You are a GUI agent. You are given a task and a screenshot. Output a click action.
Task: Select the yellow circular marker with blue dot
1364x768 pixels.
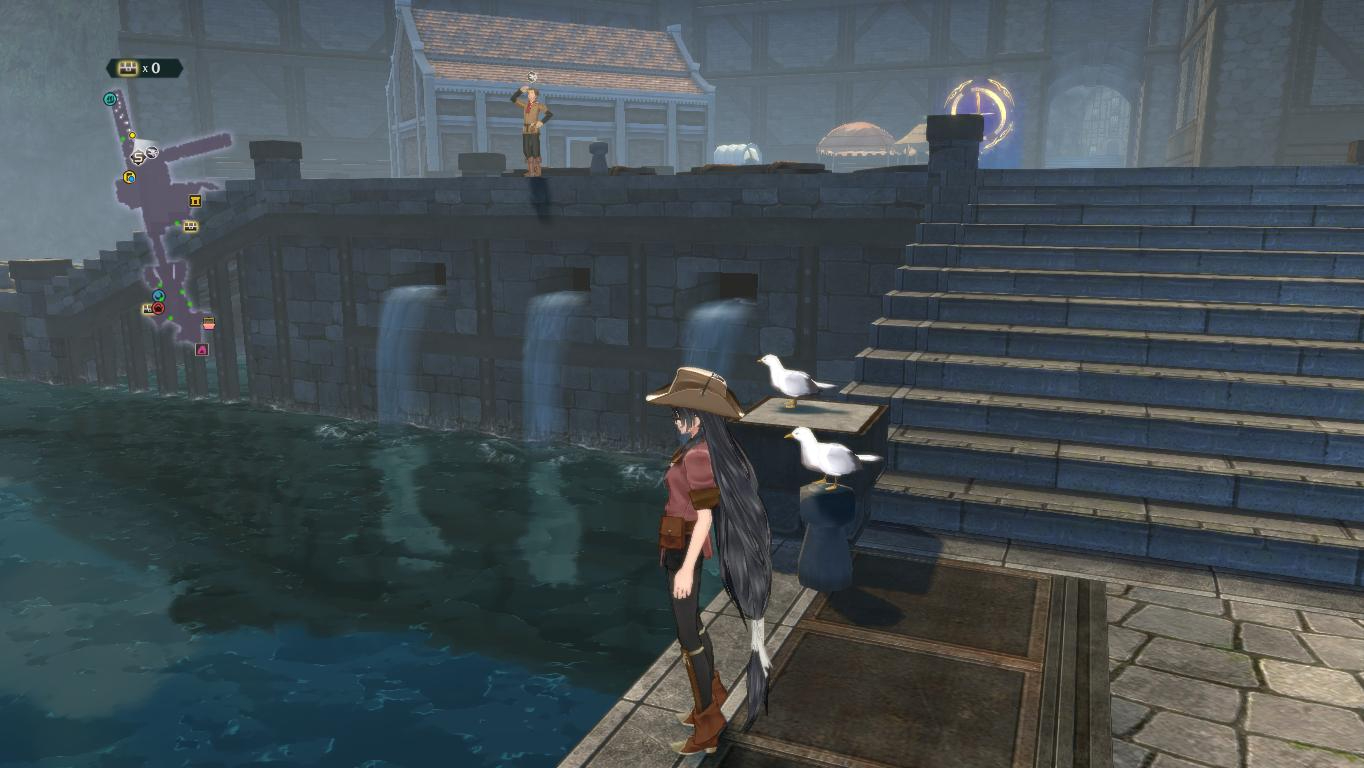pos(129,177)
